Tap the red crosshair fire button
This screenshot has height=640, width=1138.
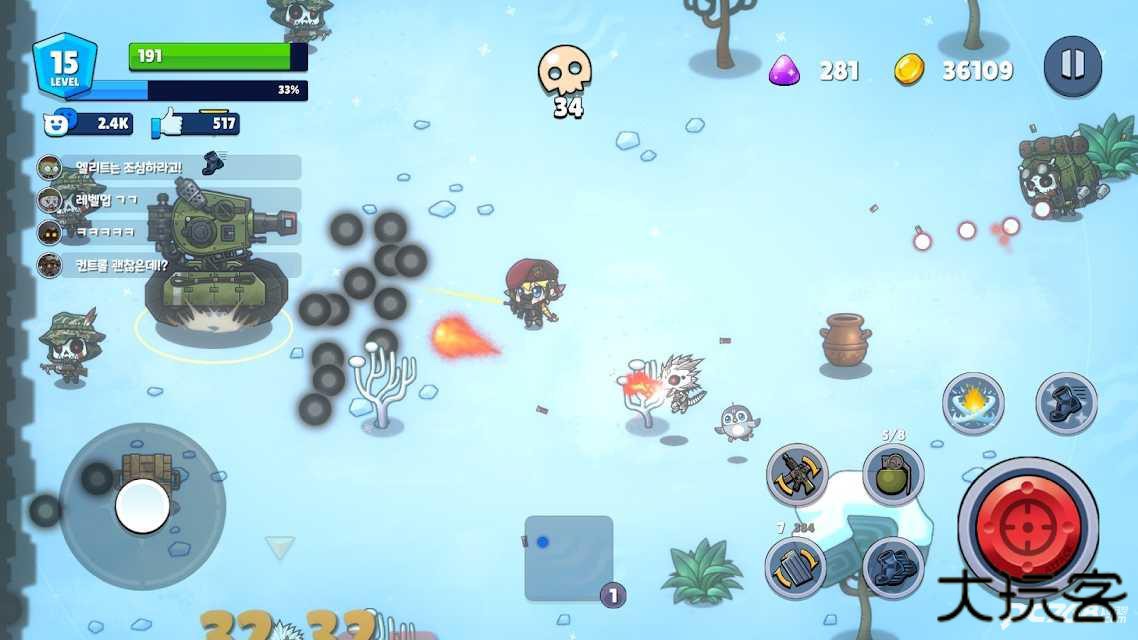(1028, 525)
